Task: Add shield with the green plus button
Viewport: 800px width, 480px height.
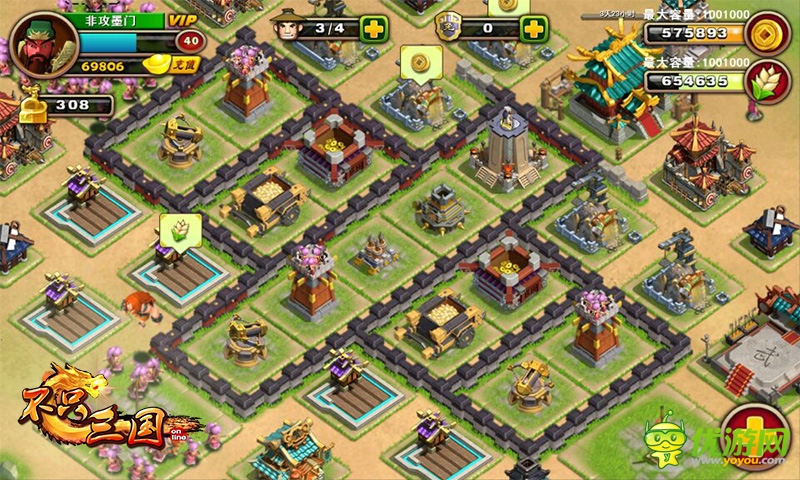Action: click(534, 28)
